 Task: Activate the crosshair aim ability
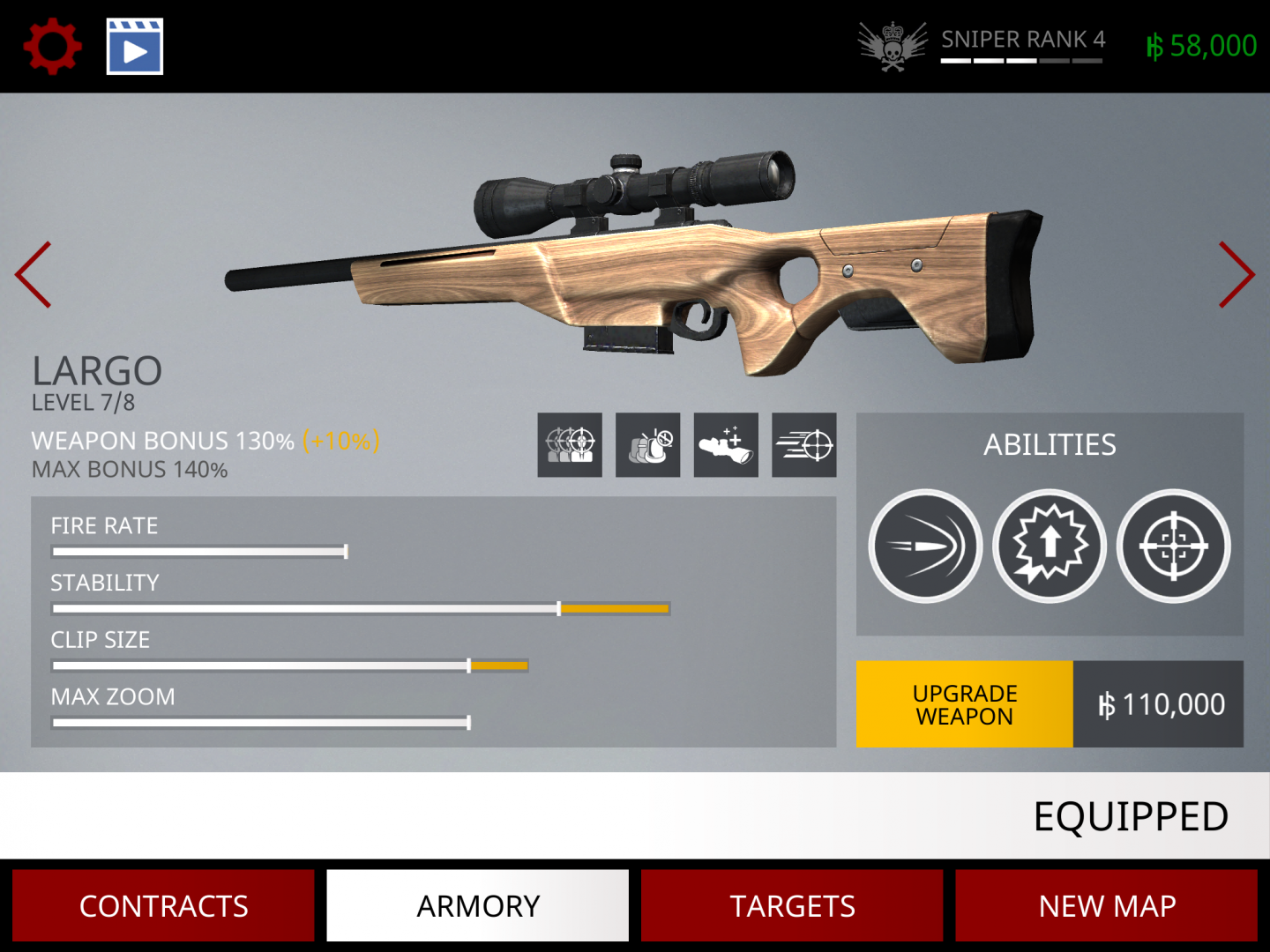pyautogui.click(x=1173, y=547)
